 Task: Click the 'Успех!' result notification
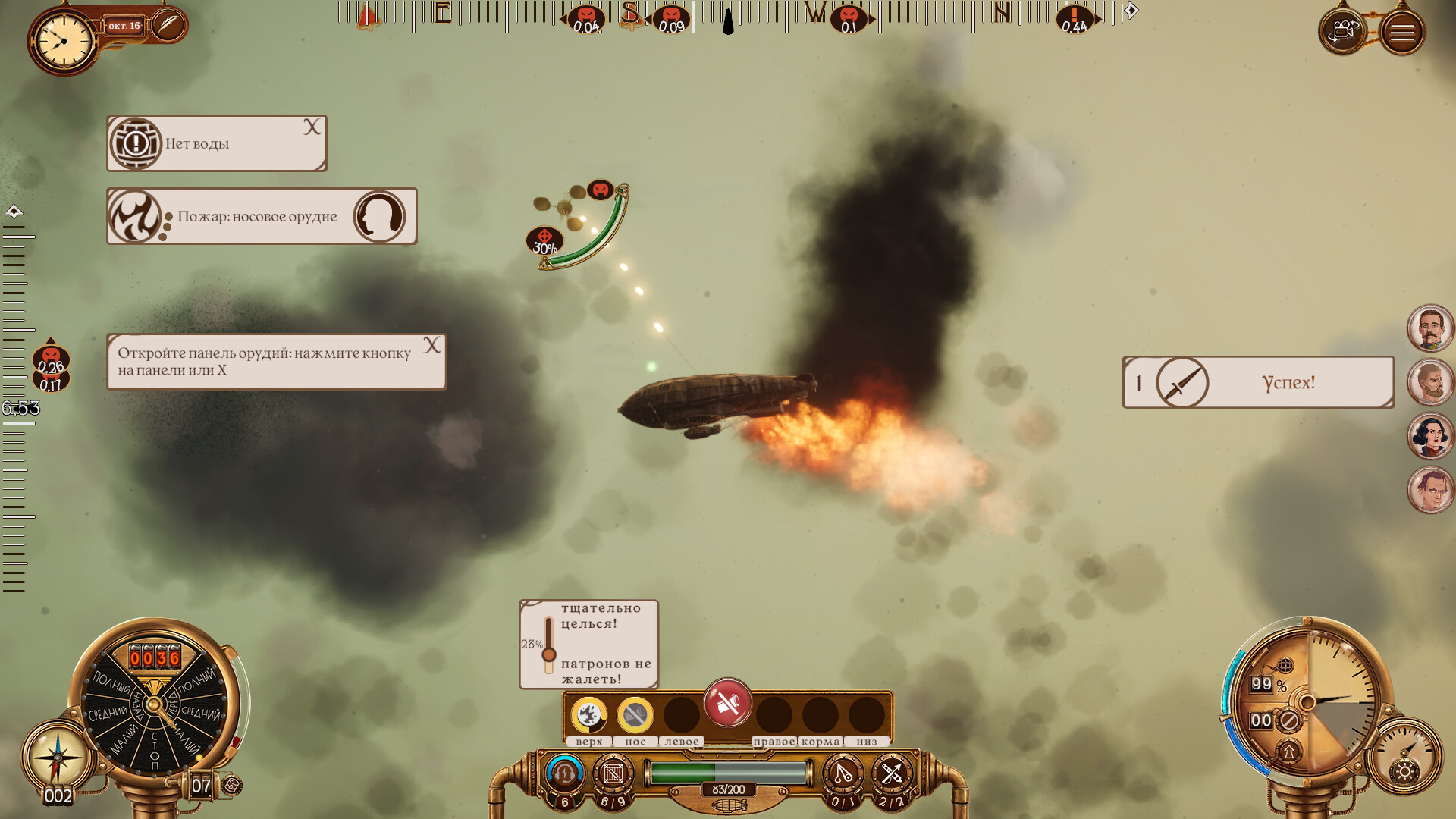[x=1258, y=383]
